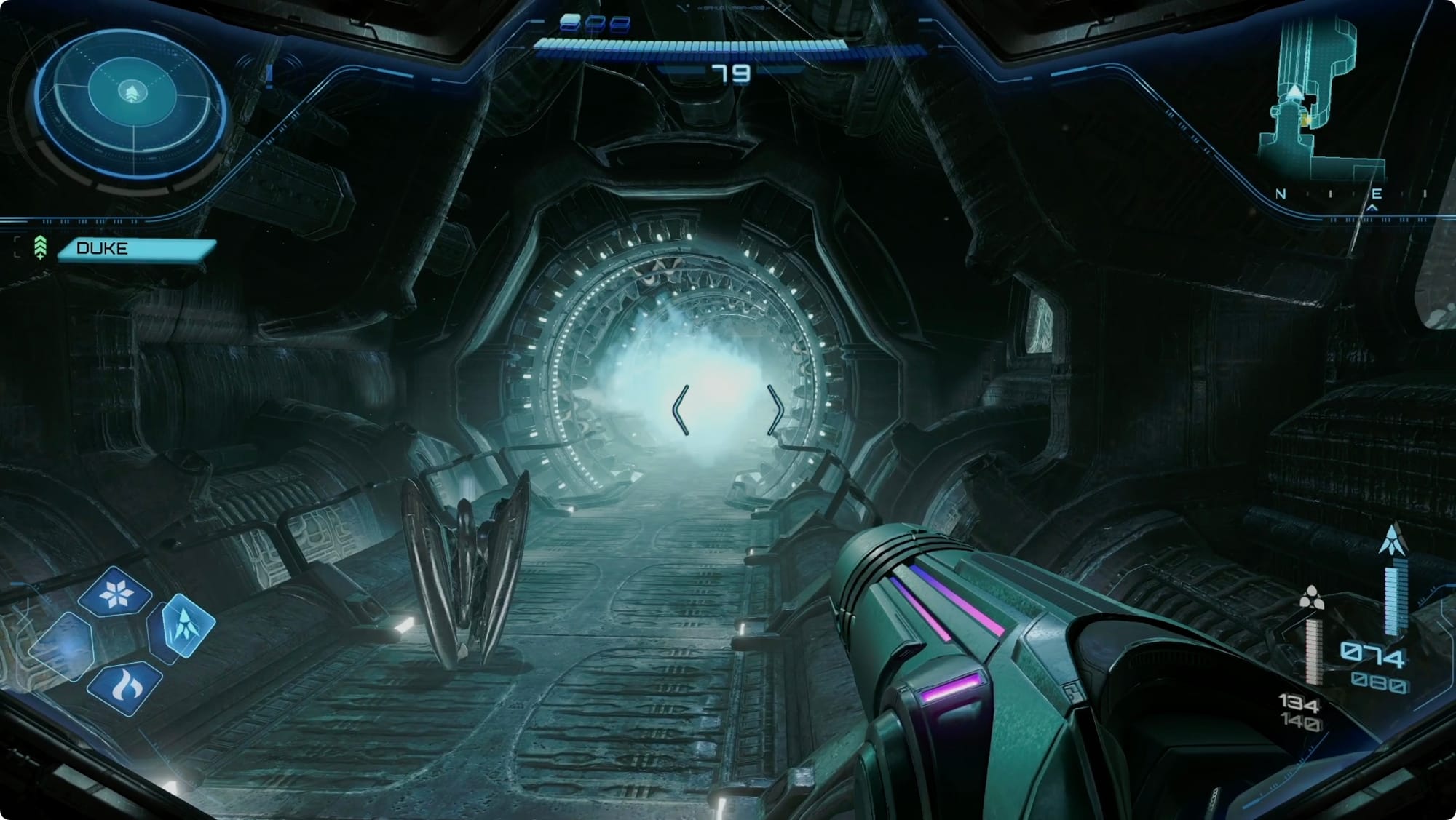Viewport: 1456px width, 820px height.
Task: Select the DUKE ally name tag
Action: tap(137, 249)
